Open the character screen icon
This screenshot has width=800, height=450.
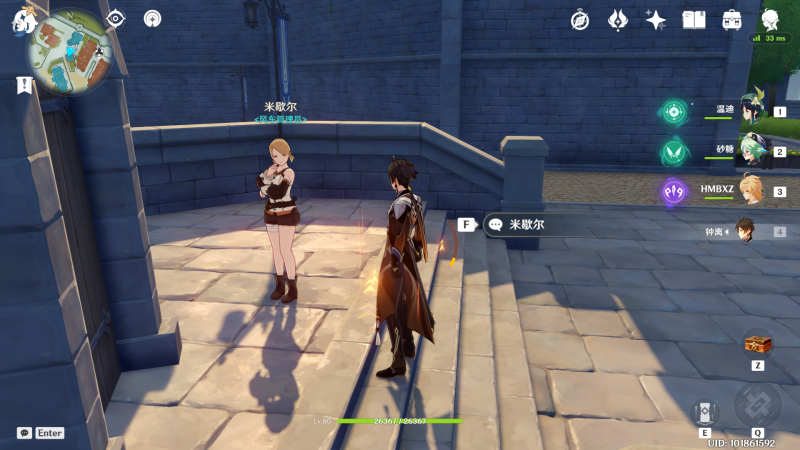point(771,20)
